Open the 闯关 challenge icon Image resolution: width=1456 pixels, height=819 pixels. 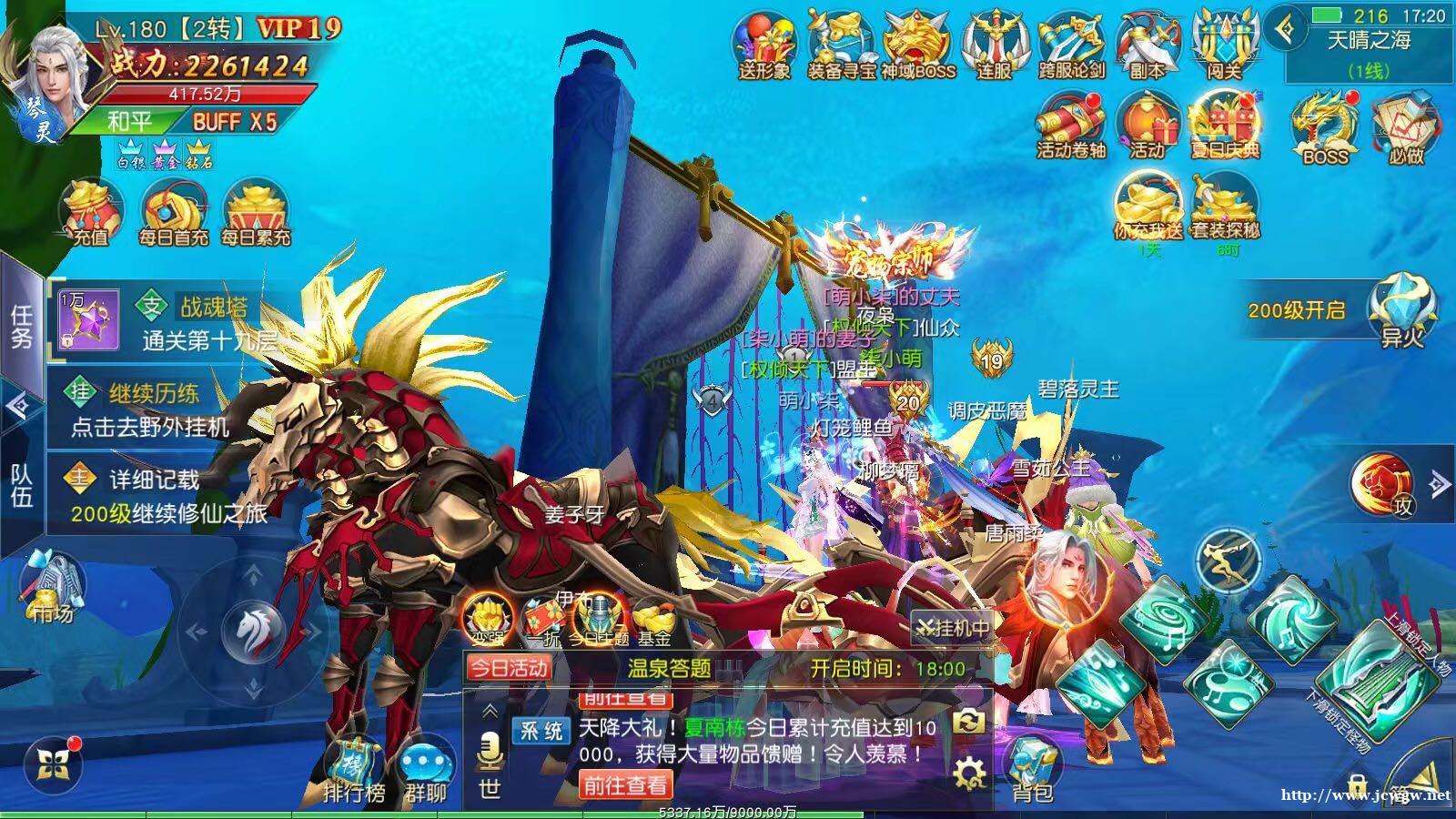click(x=1224, y=44)
